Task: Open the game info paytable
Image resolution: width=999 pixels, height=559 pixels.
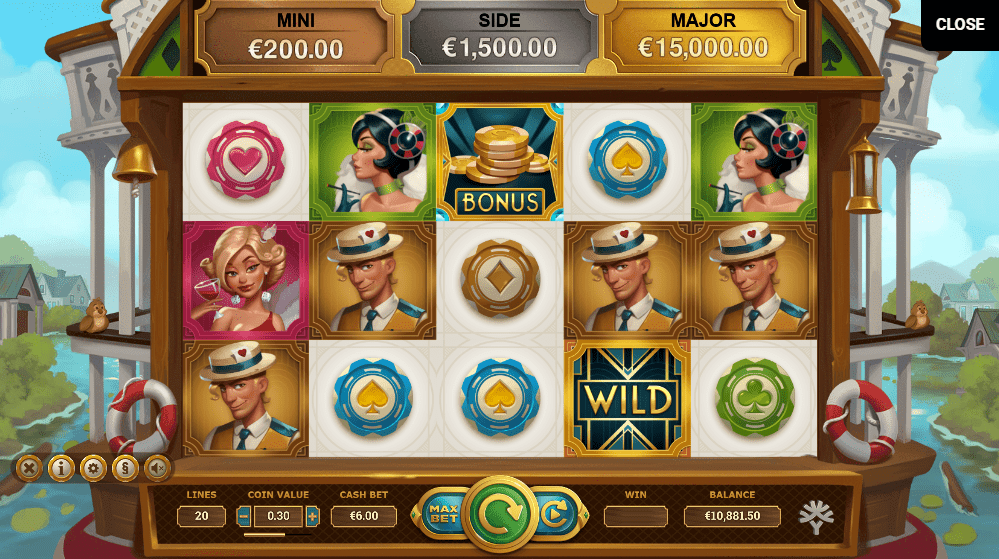Action: (x=61, y=467)
